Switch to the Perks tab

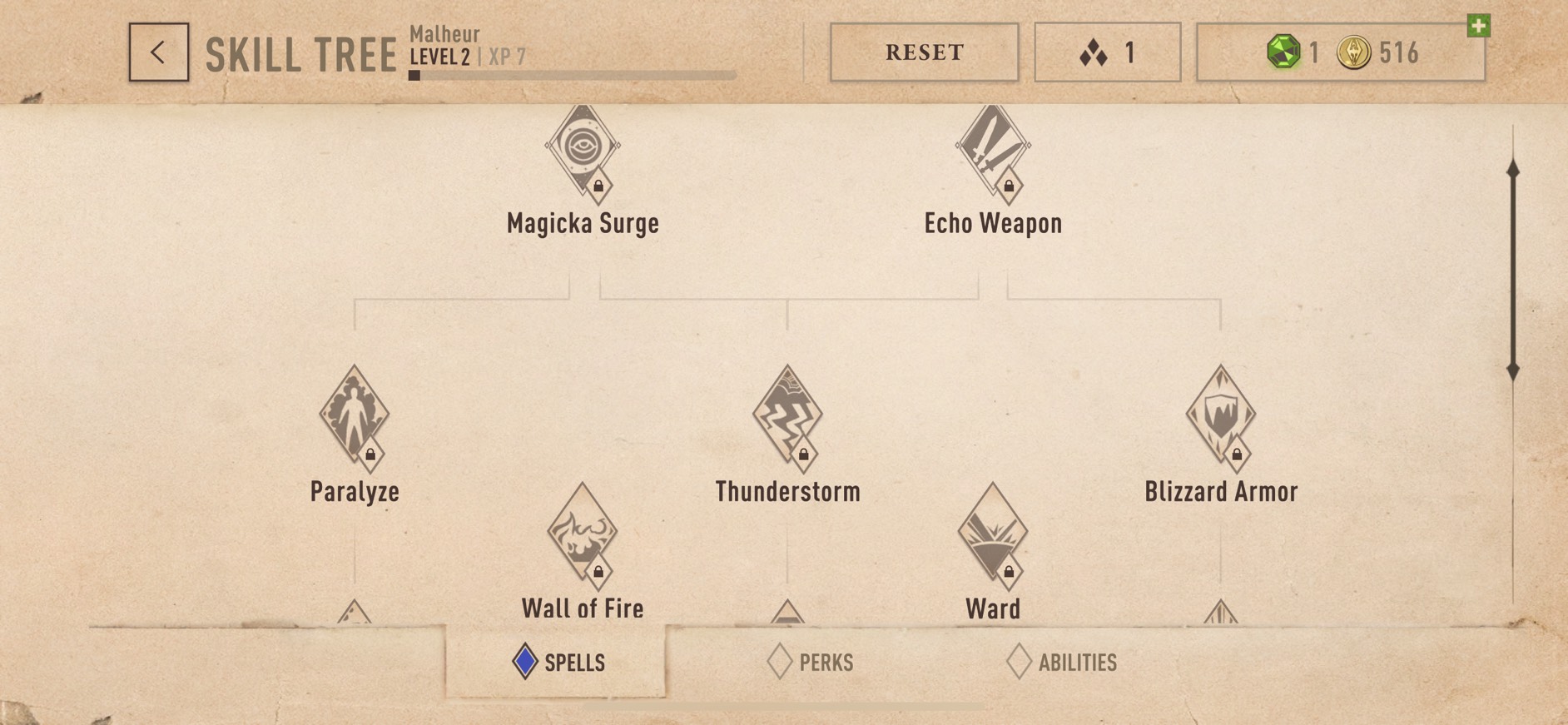click(x=811, y=663)
